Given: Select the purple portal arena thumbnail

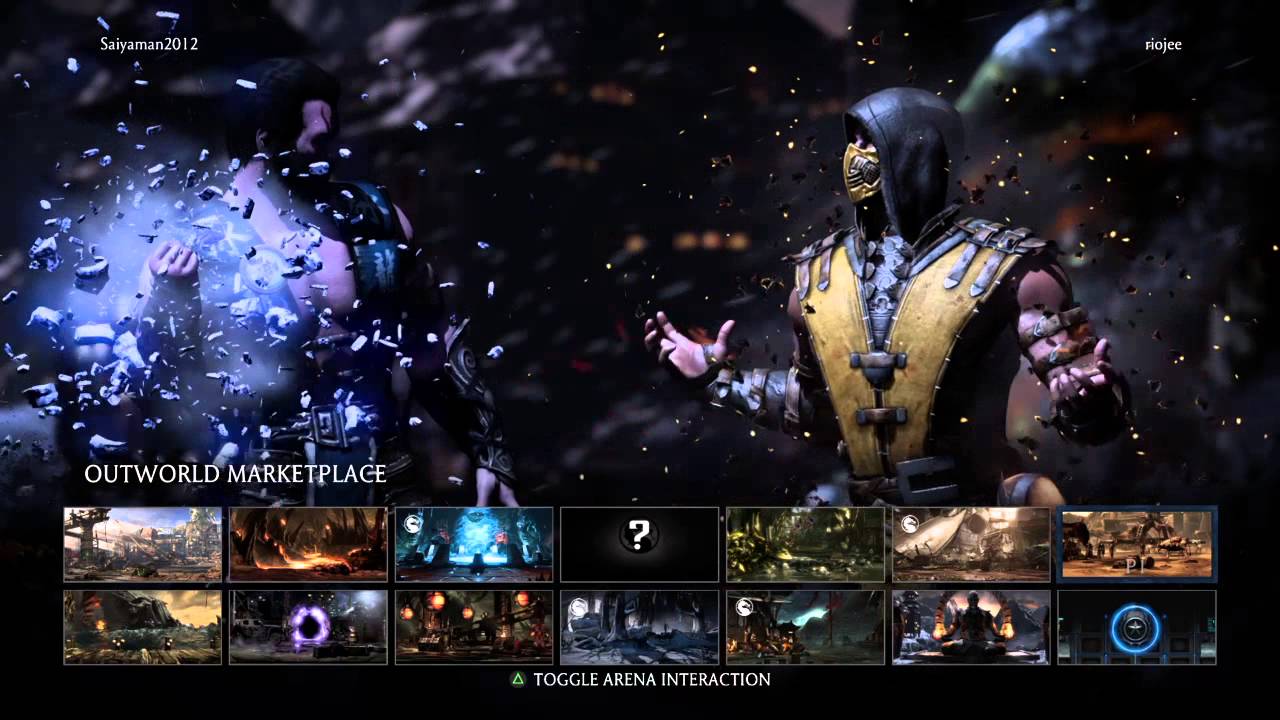Looking at the screenshot, I should click(306, 627).
